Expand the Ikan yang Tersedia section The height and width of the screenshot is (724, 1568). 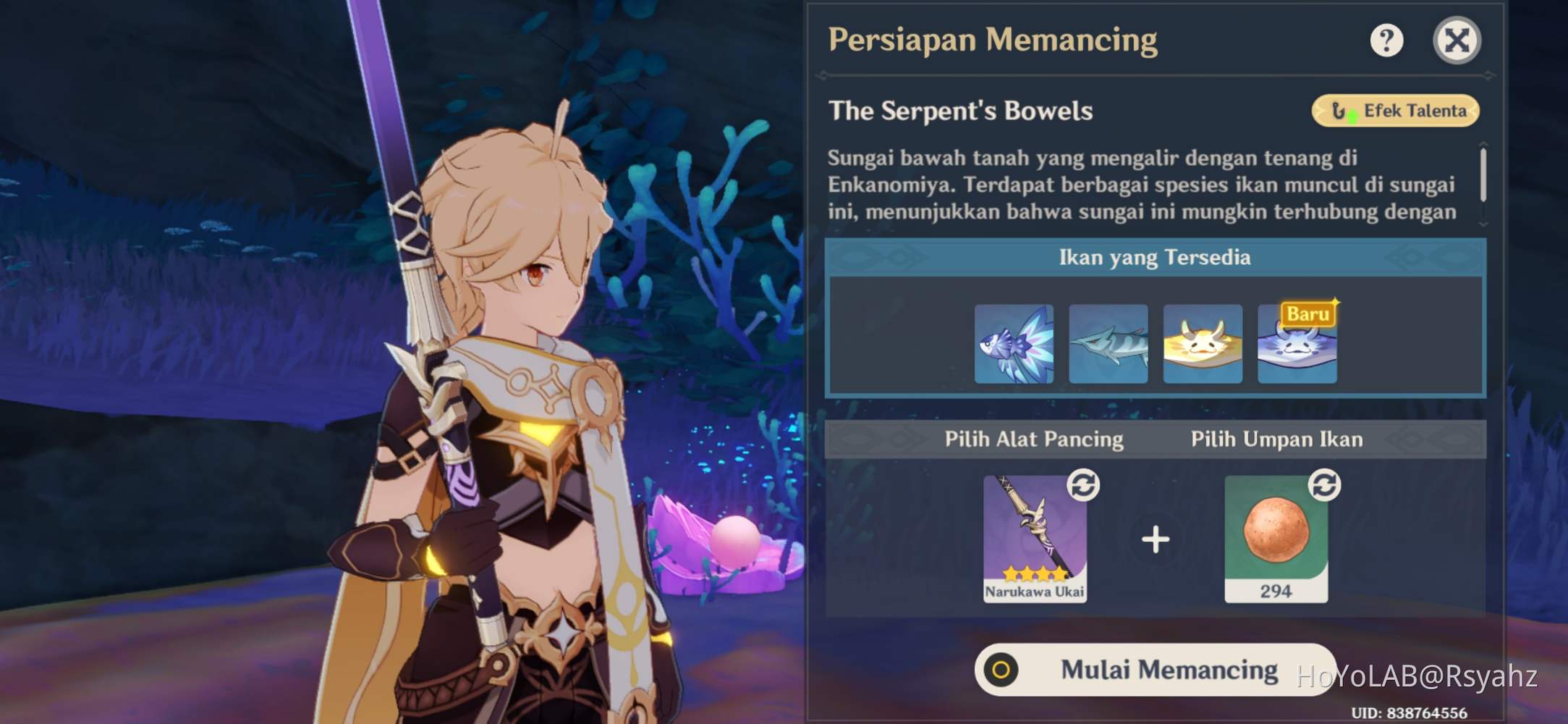[1154, 256]
